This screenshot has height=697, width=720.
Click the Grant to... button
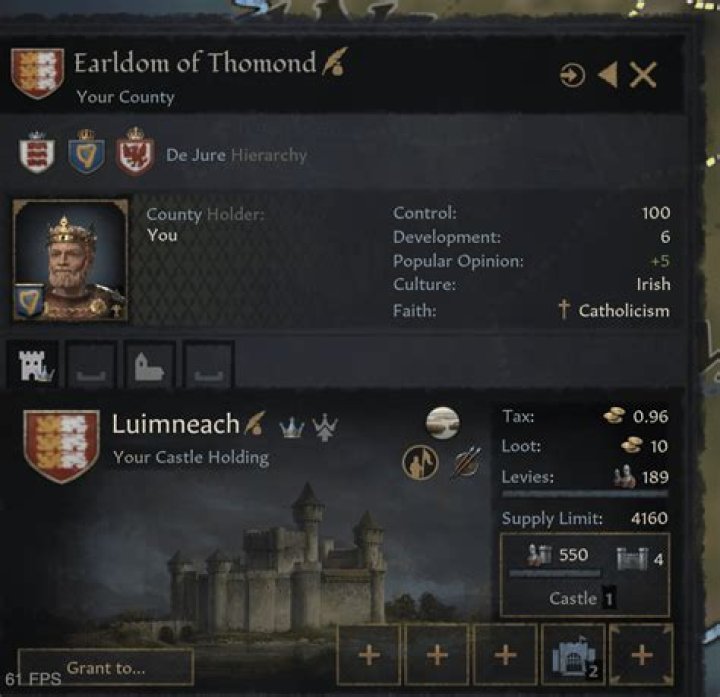click(106, 667)
